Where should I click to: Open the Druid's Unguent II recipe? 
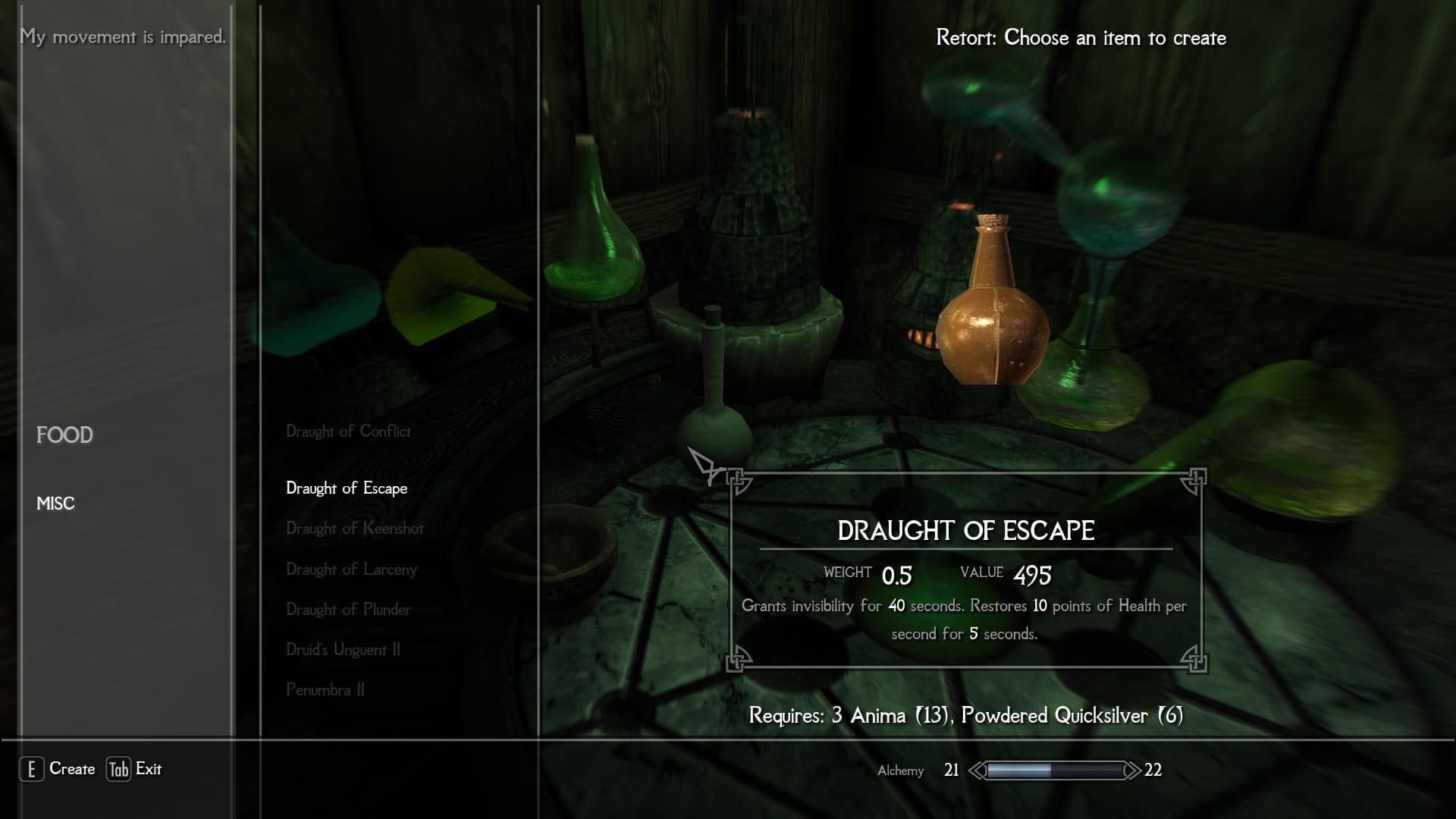343,650
